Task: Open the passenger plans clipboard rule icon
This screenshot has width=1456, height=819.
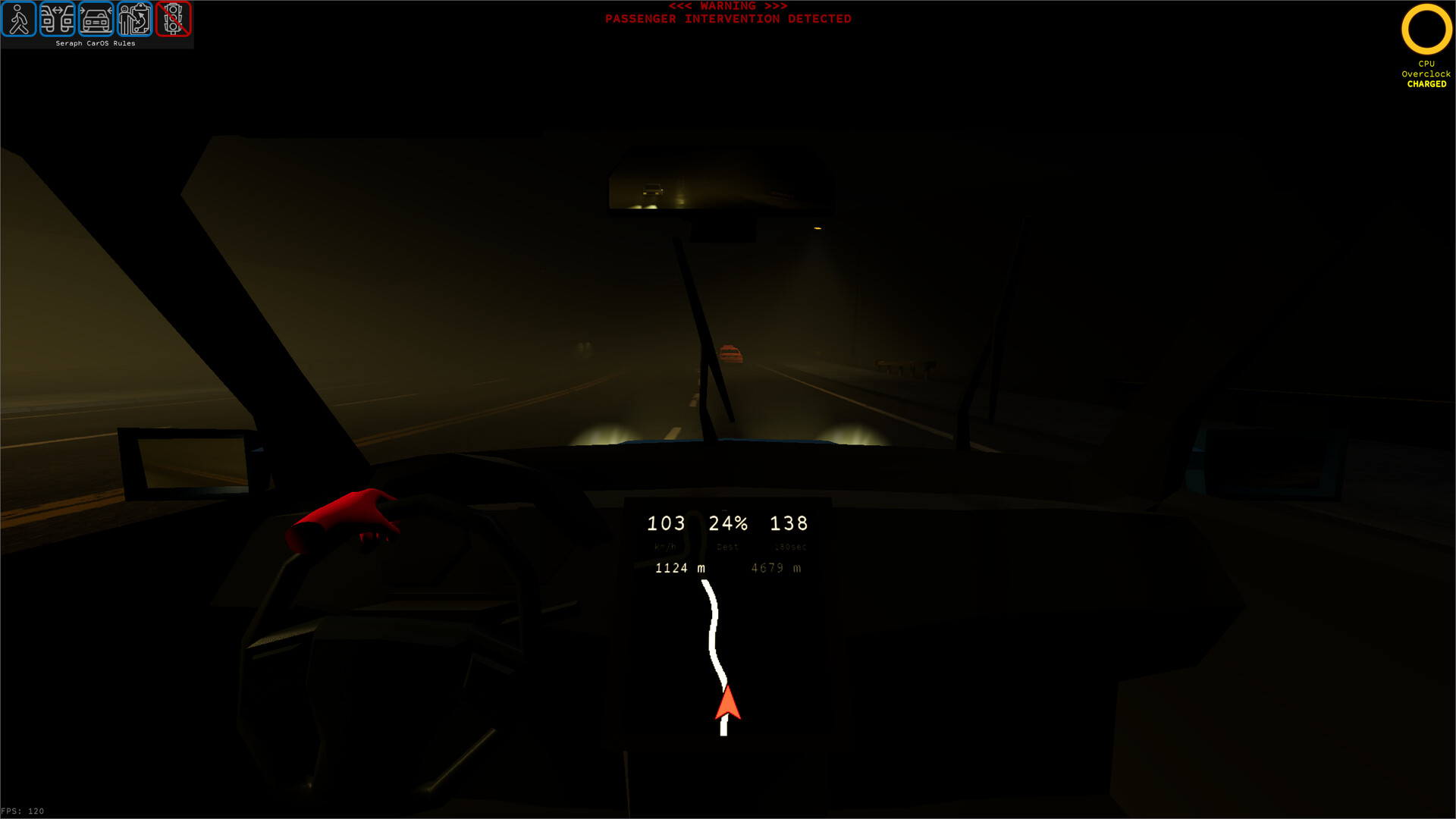Action: point(134,20)
